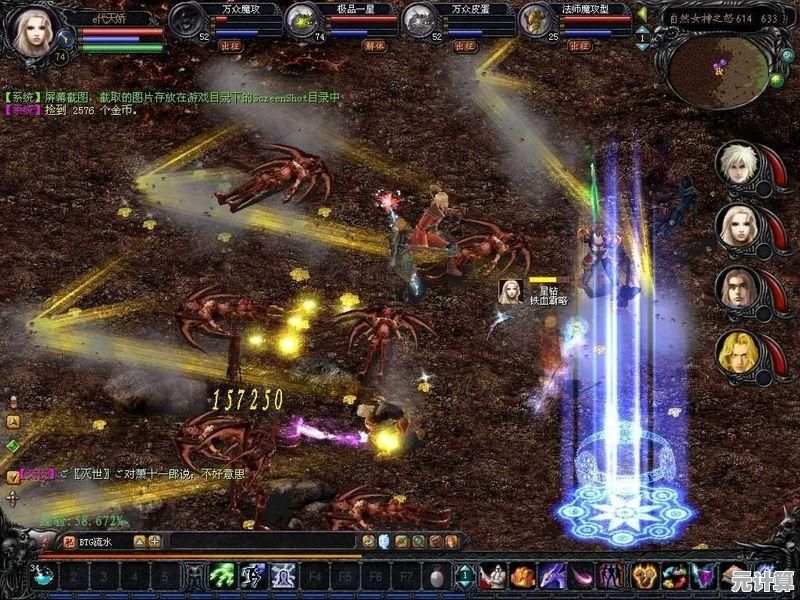Select the golden-haired party member portrait
Image resolution: width=800 pixels, height=600 pixels.
click(x=738, y=352)
